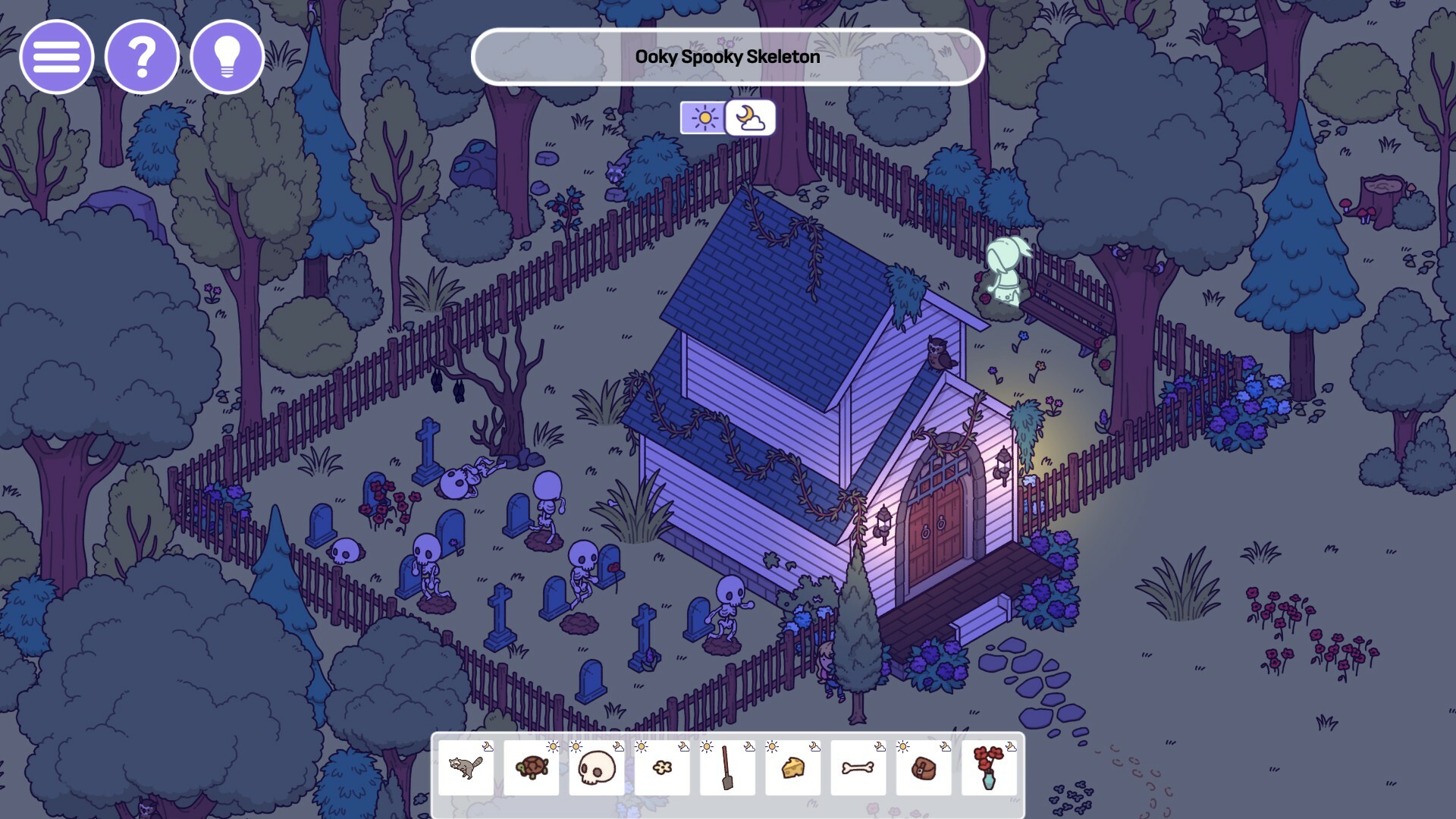Select the raccoon item card
This screenshot has width=1456, height=819.
pyautogui.click(x=466, y=767)
